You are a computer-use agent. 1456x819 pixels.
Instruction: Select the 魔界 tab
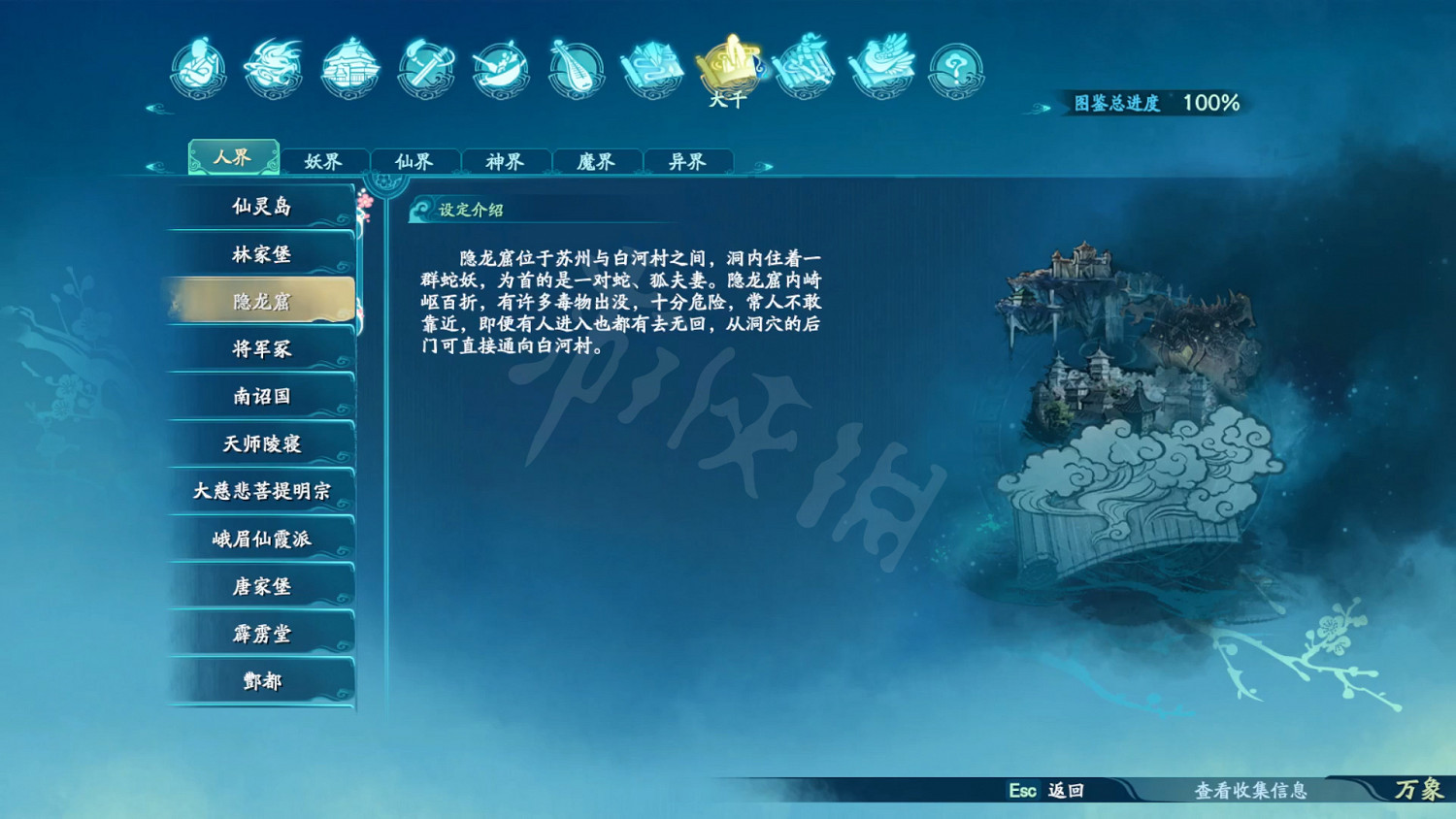pyautogui.click(x=596, y=161)
